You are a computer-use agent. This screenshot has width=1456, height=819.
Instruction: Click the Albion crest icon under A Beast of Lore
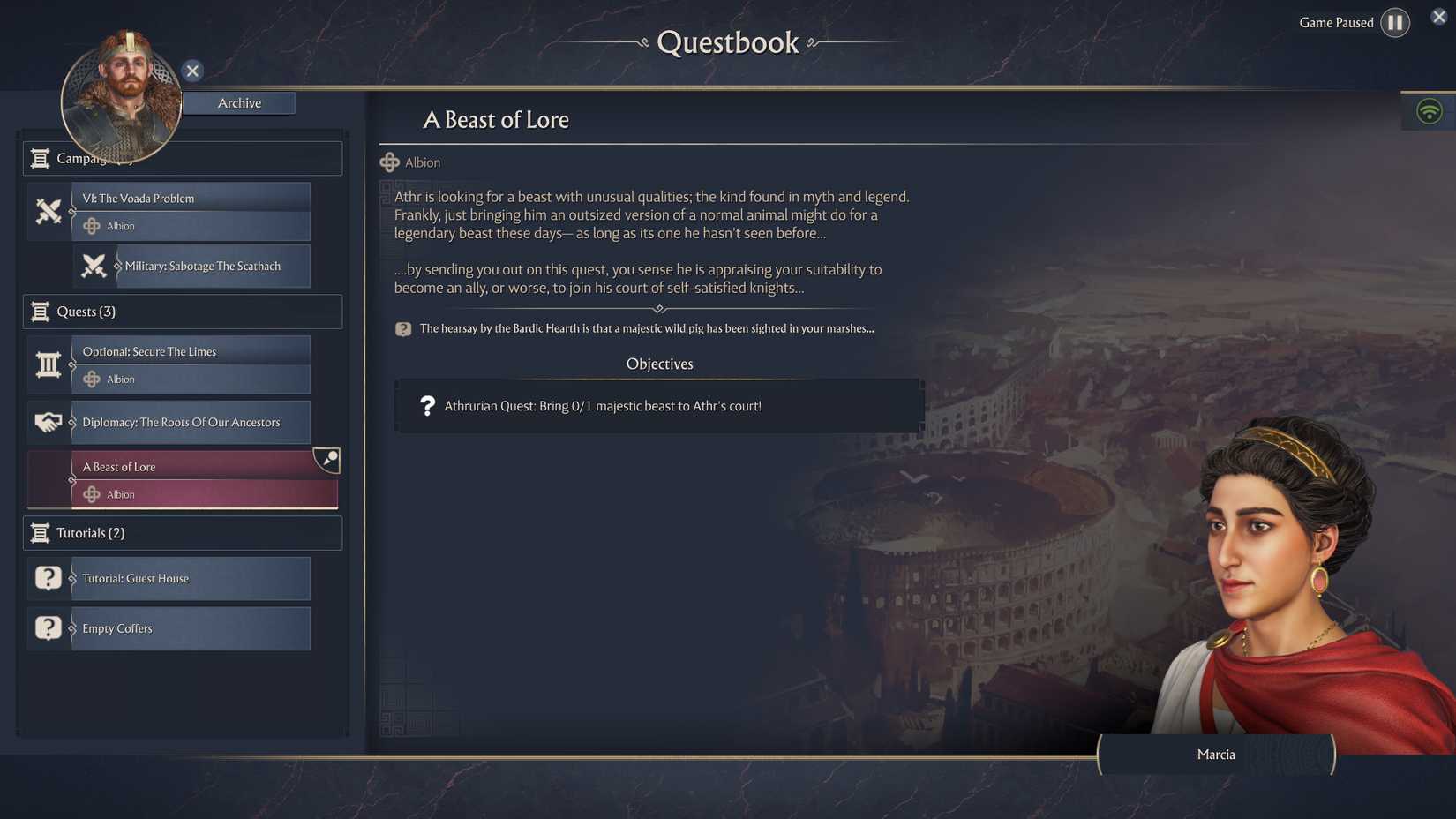[93, 494]
